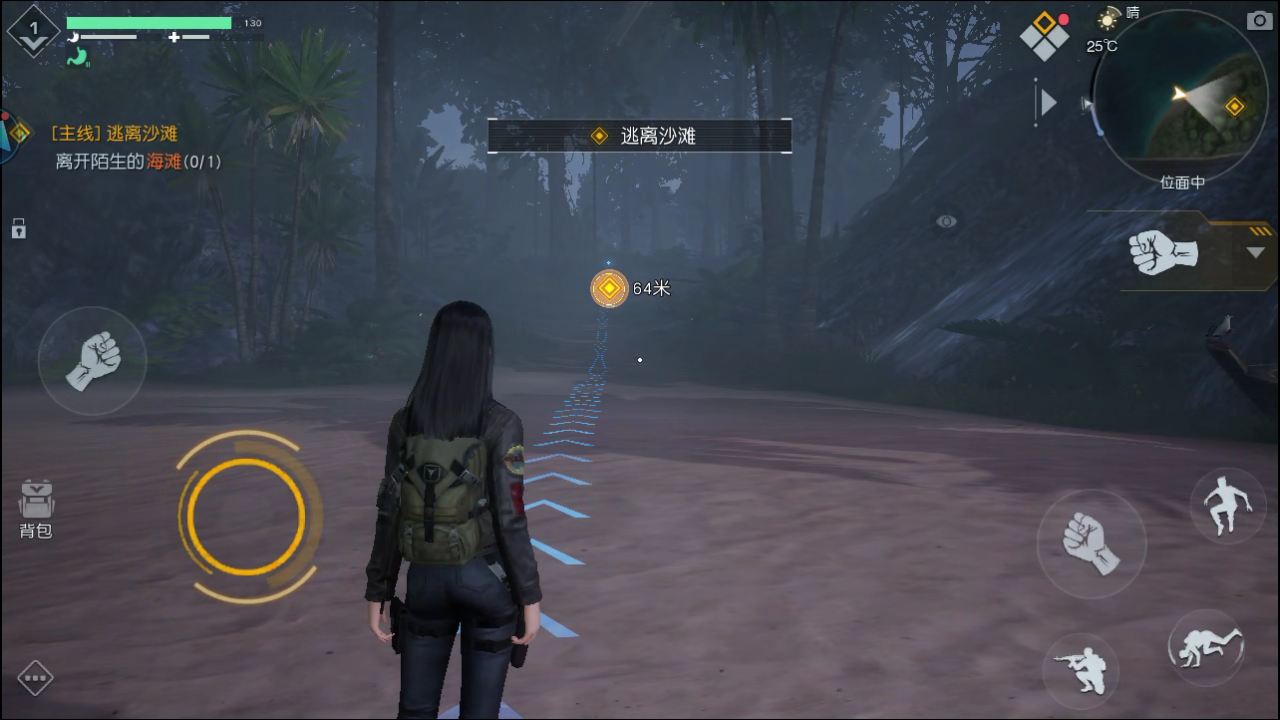Tap the diamond toggle above the chat corner
1280x720 pixels.
(36, 678)
